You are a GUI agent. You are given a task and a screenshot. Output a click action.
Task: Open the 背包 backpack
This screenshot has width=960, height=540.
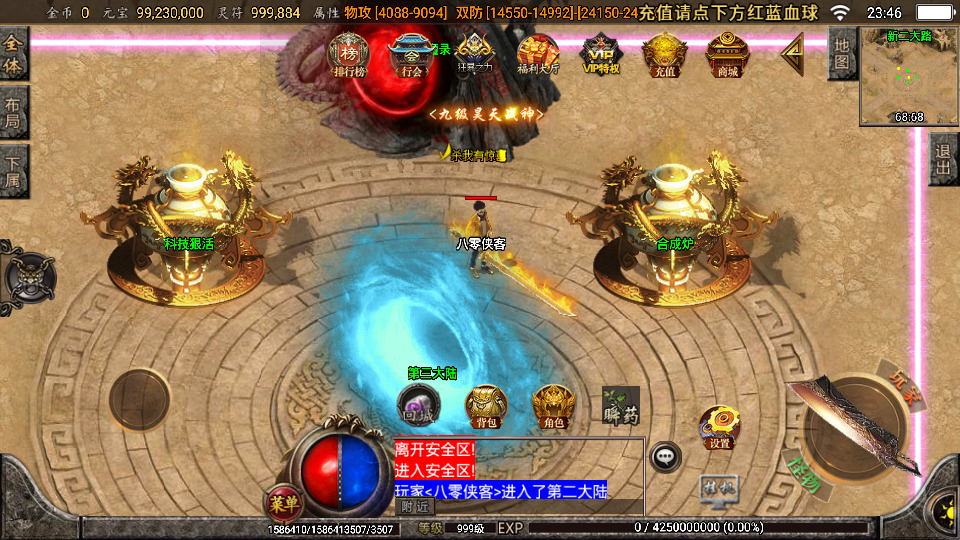pos(487,405)
